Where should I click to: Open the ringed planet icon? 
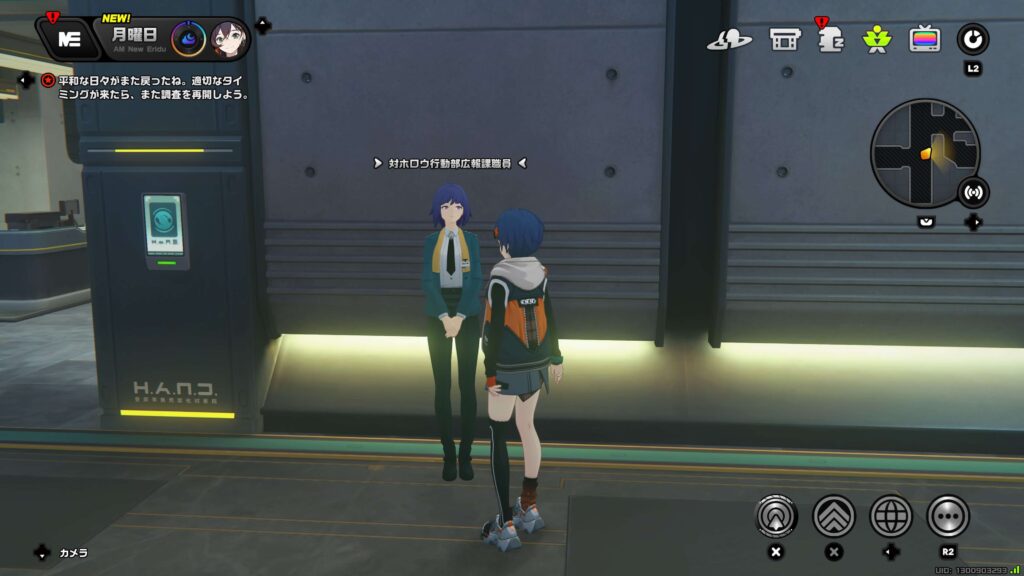pyautogui.click(x=729, y=39)
